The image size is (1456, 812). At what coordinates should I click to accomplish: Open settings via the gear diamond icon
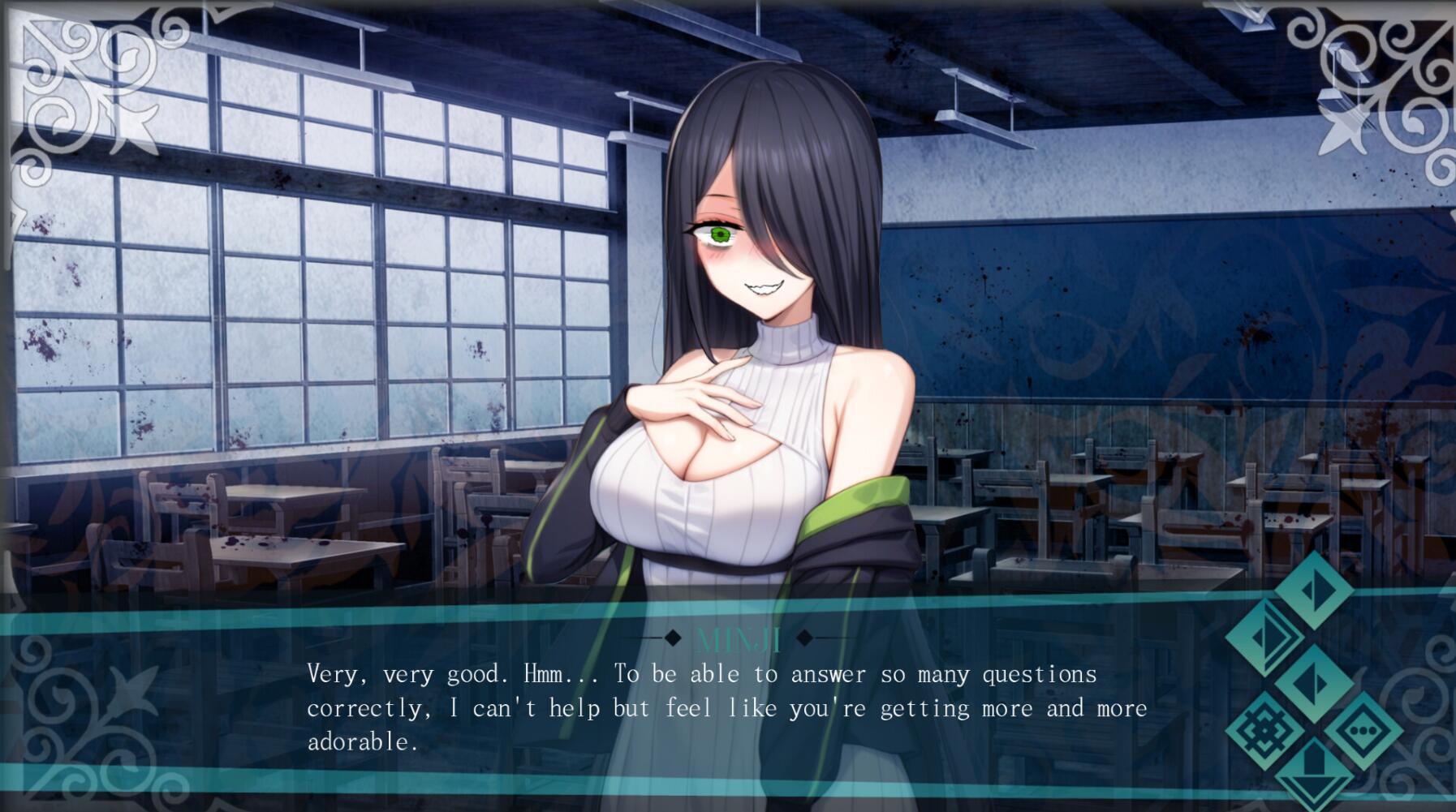coord(1265,728)
